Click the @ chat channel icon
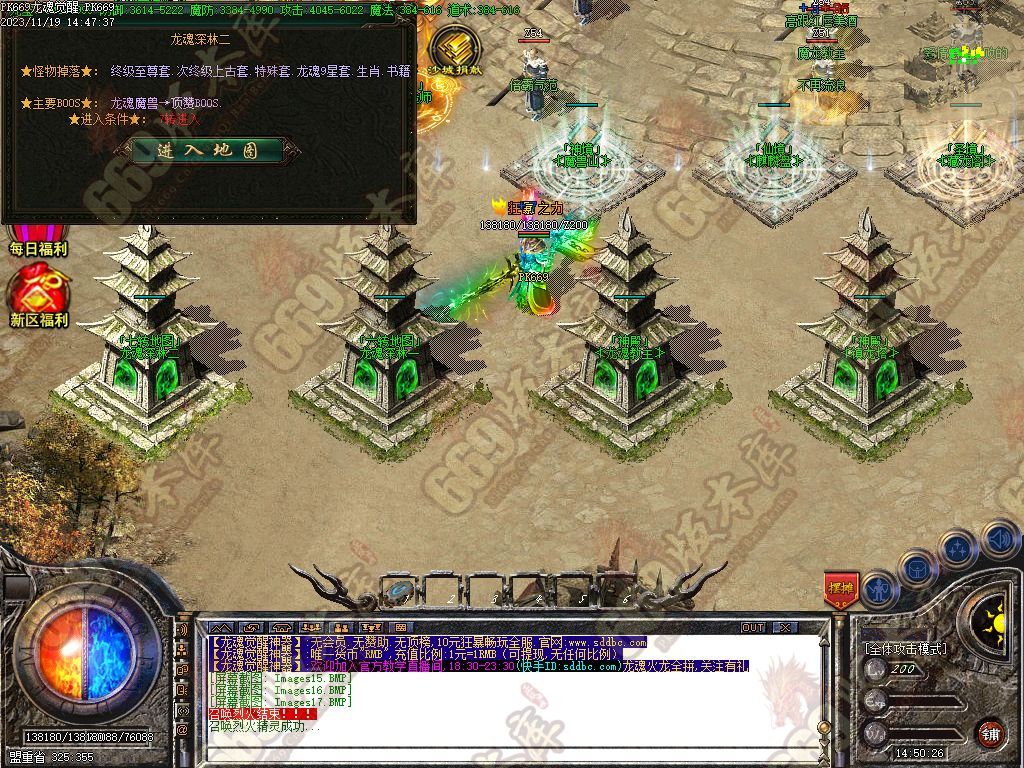This screenshot has height=768, width=1024. 182,730
